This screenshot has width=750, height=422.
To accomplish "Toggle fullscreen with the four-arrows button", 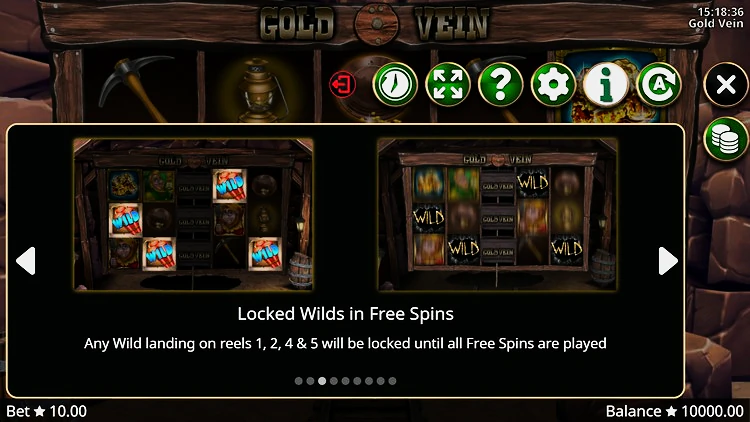I will tap(448, 84).
